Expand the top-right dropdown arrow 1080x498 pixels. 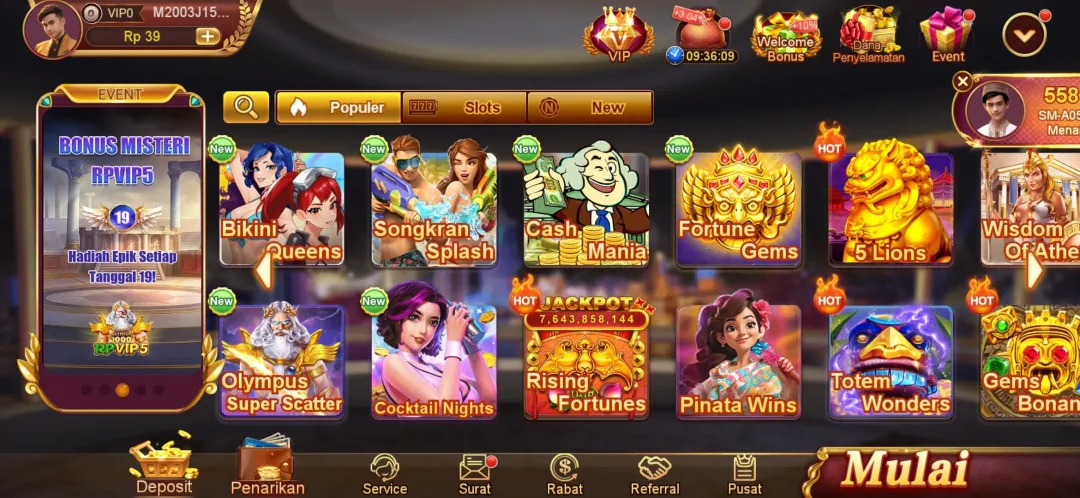1024,35
